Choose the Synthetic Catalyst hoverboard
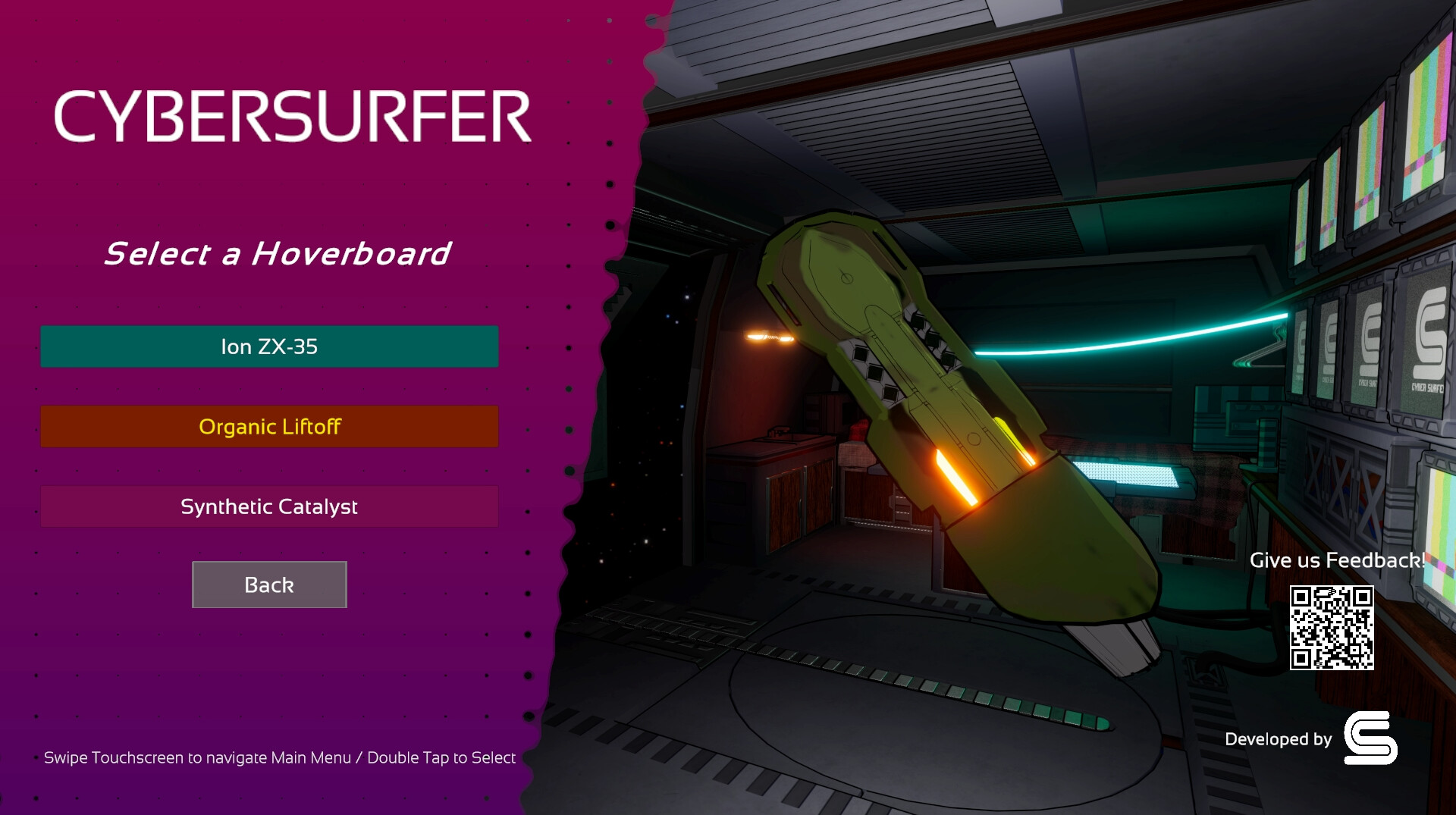 [x=269, y=506]
